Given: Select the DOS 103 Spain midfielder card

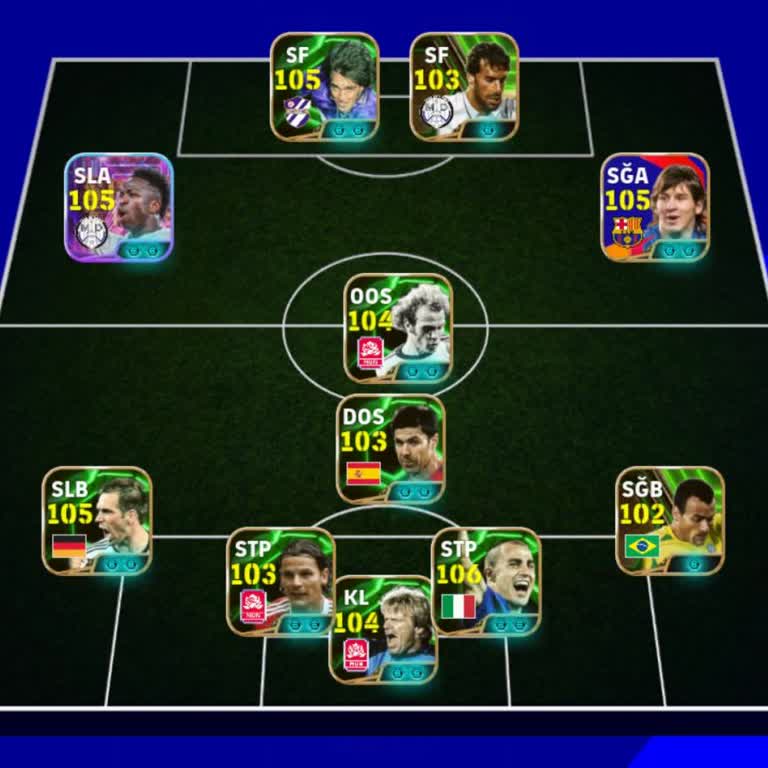Looking at the screenshot, I should pyautogui.click(x=391, y=449).
